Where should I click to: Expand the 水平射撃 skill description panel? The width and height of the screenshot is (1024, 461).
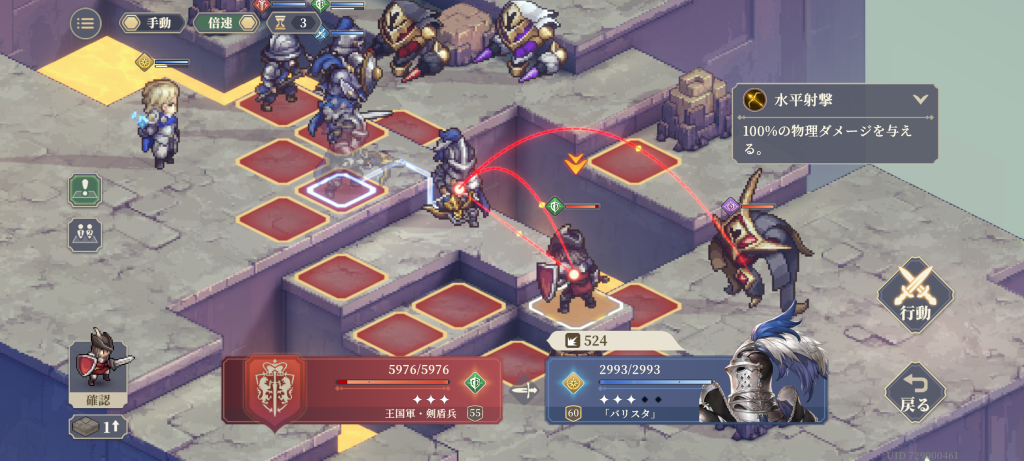tap(920, 100)
